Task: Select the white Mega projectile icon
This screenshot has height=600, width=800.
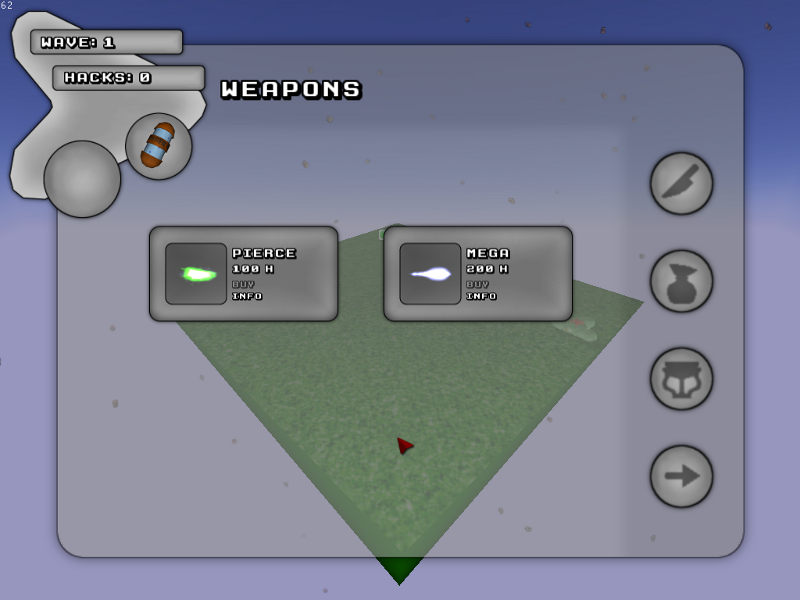Action: tap(430, 274)
